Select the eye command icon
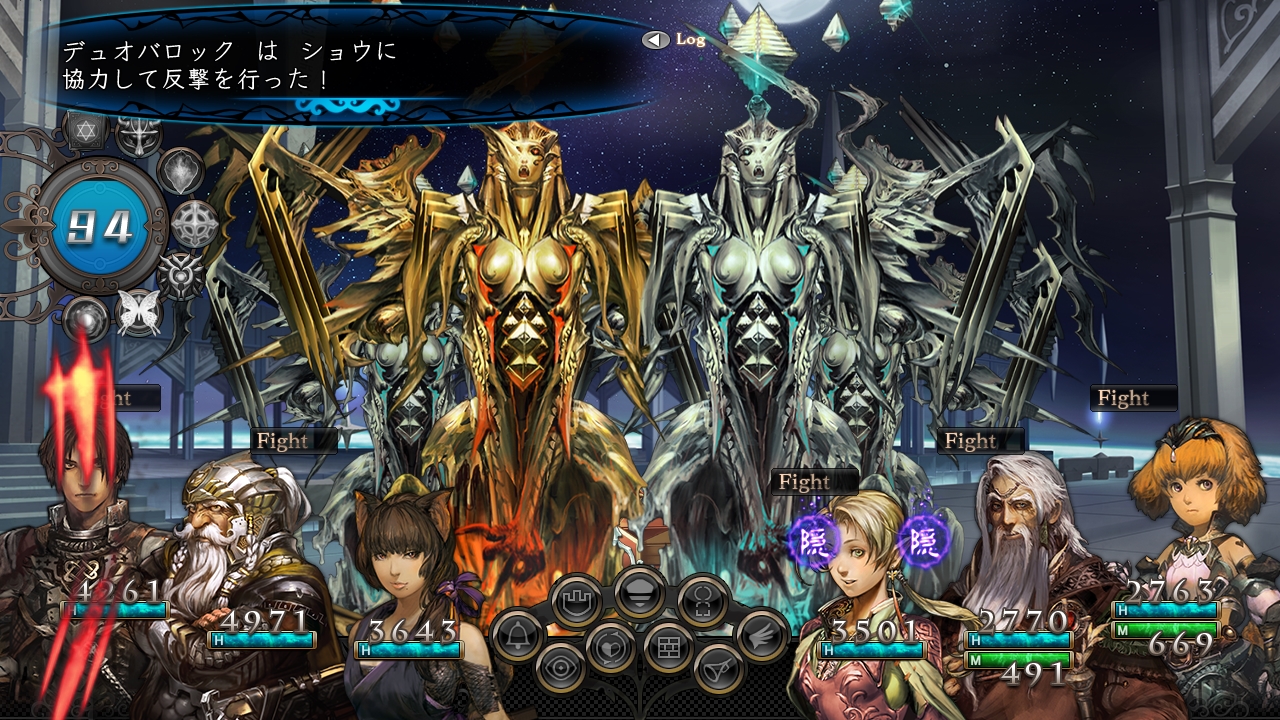1280x720 pixels. 560,667
